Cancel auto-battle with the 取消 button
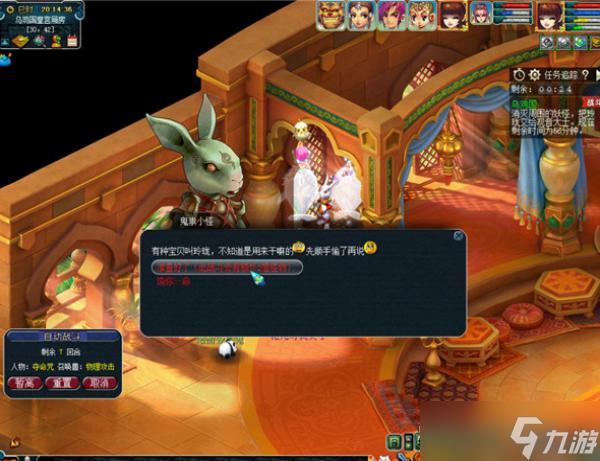The width and height of the screenshot is (600, 461). click(98, 383)
